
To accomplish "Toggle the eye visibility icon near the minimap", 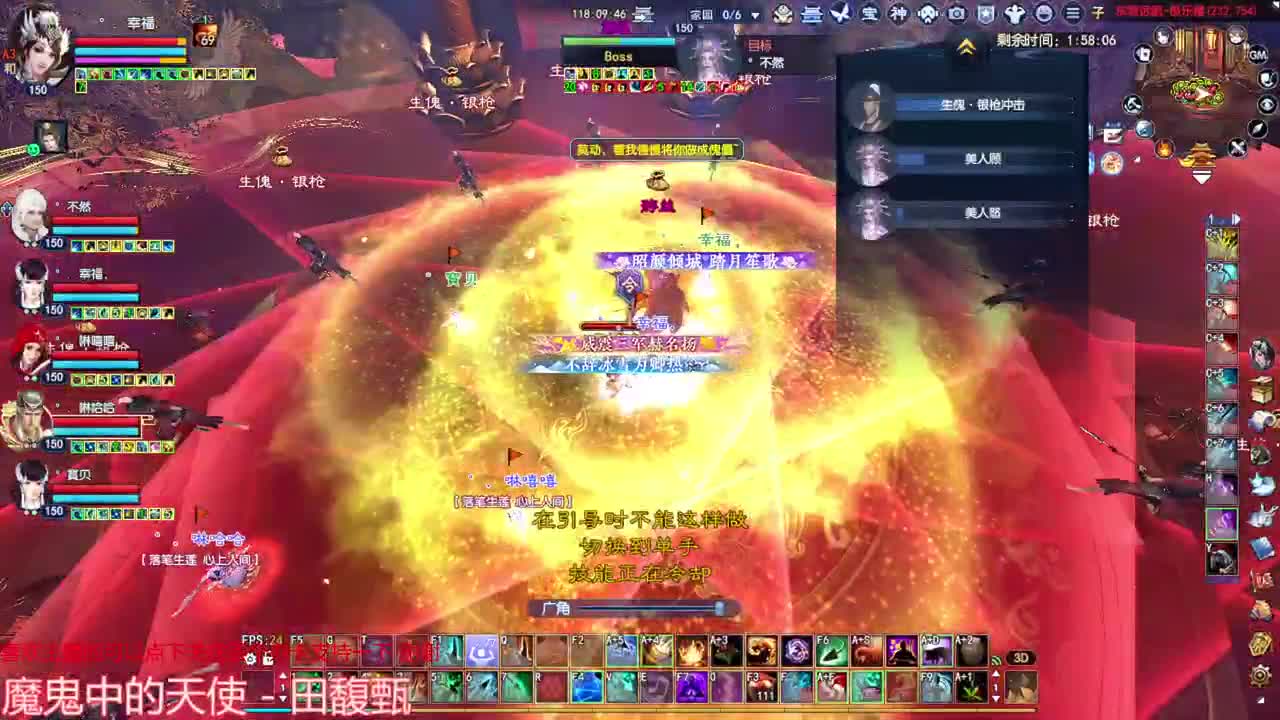I will click(x=1265, y=104).
